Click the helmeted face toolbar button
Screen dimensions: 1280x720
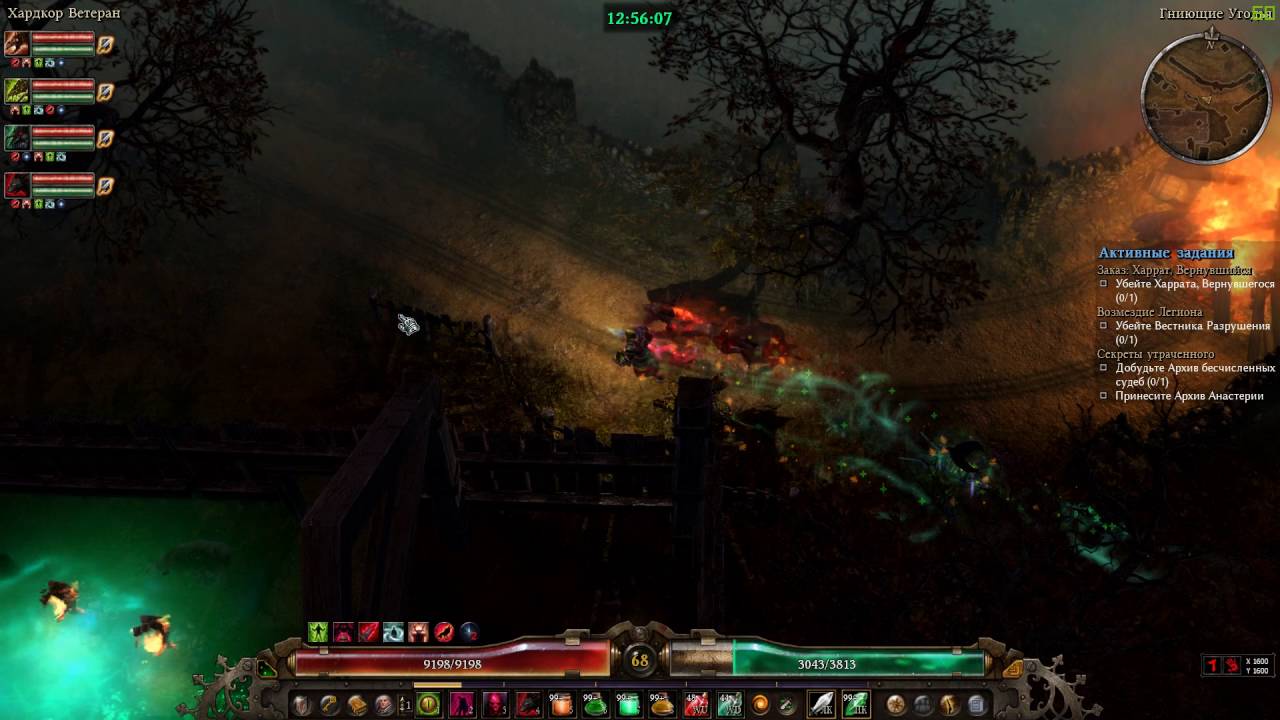coord(384,705)
